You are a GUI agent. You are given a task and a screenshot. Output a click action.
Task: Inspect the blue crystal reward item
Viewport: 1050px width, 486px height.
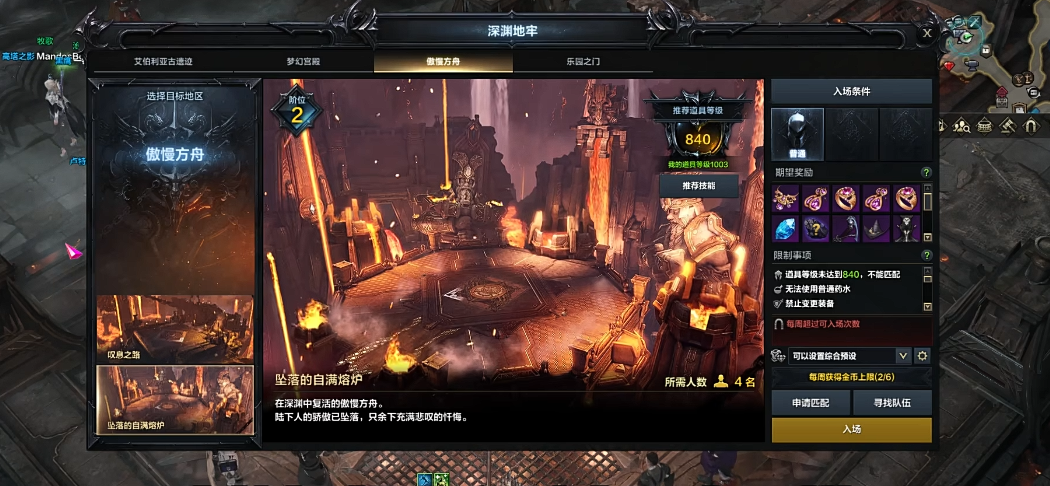[786, 228]
